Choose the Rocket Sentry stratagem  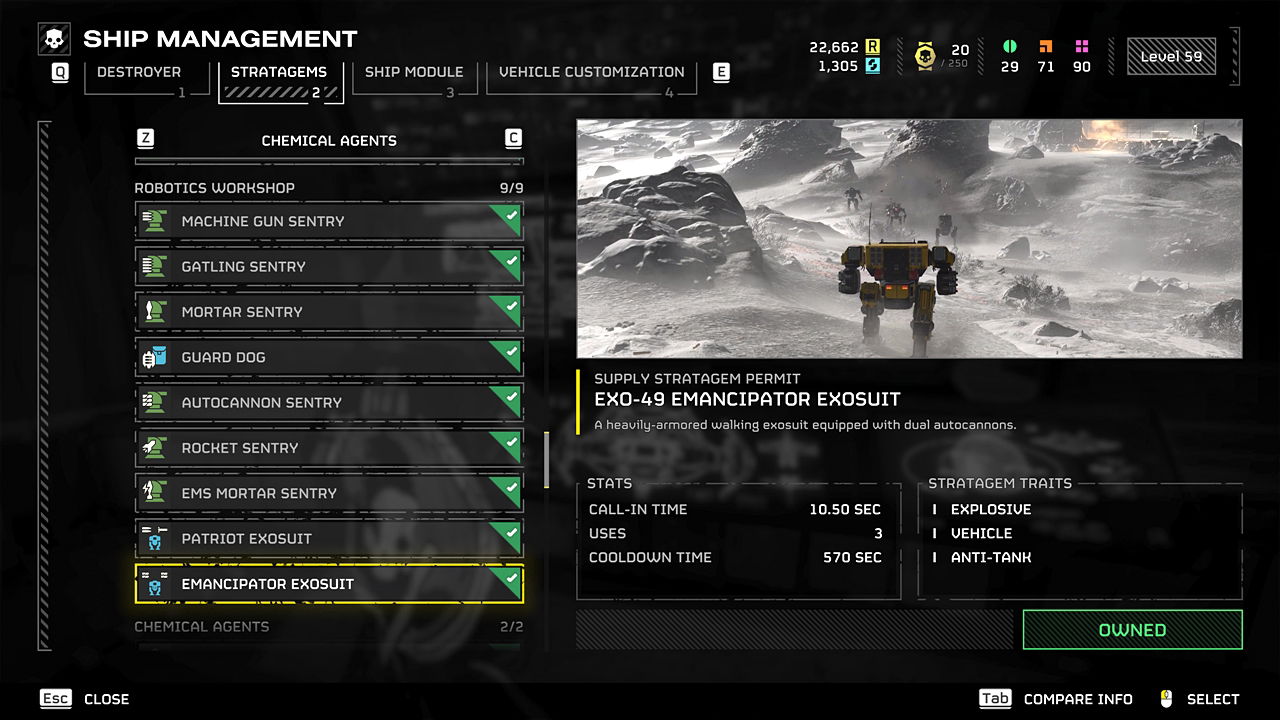tap(329, 448)
